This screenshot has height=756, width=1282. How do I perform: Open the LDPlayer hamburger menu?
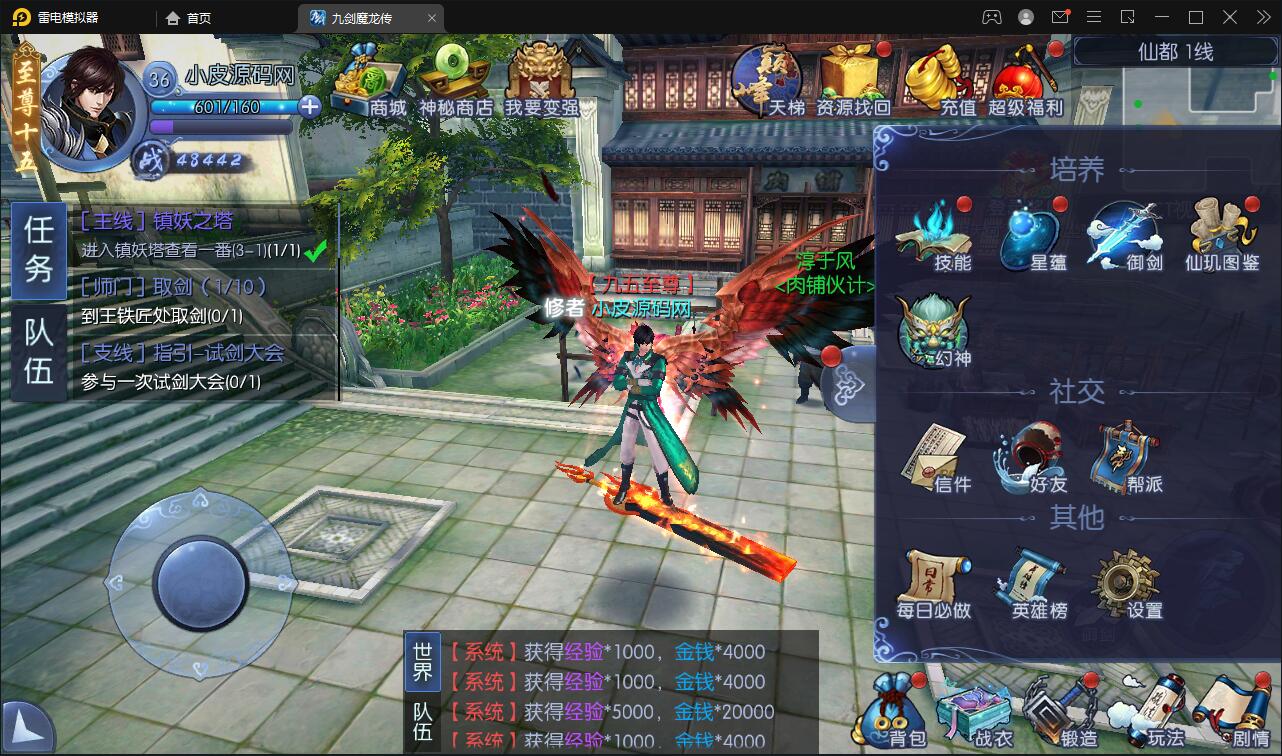coord(1094,16)
